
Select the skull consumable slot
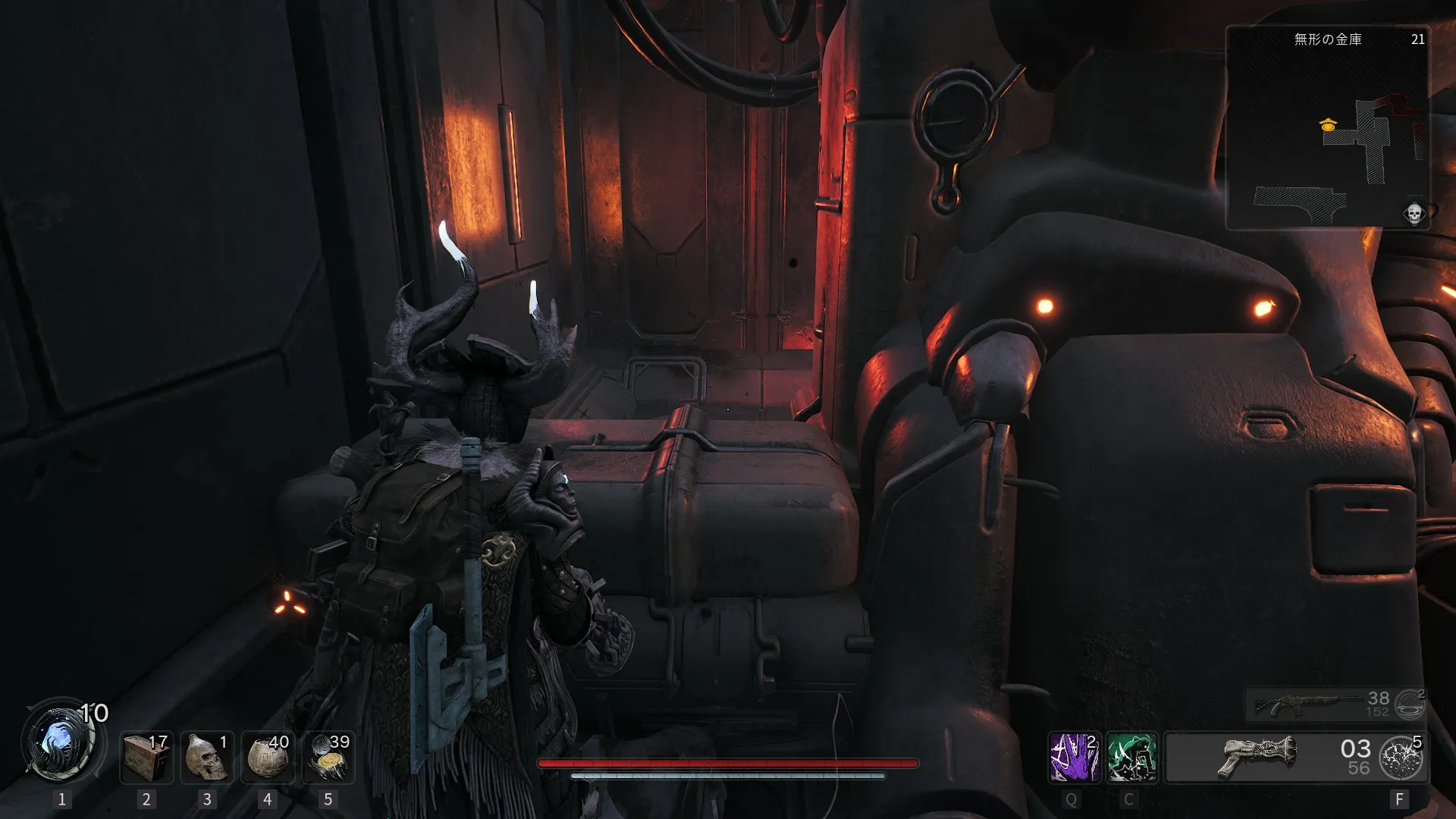click(x=207, y=757)
